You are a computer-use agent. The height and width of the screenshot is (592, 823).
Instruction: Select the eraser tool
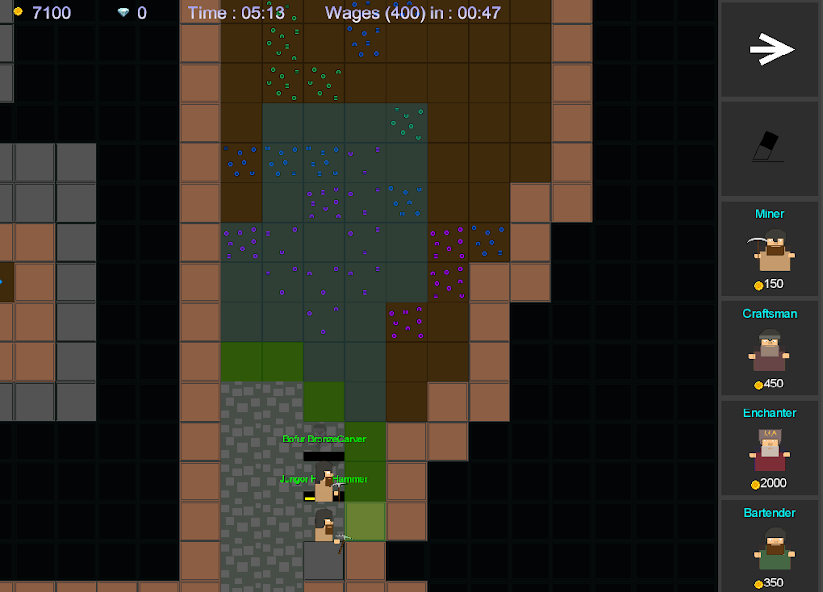tap(770, 148)
